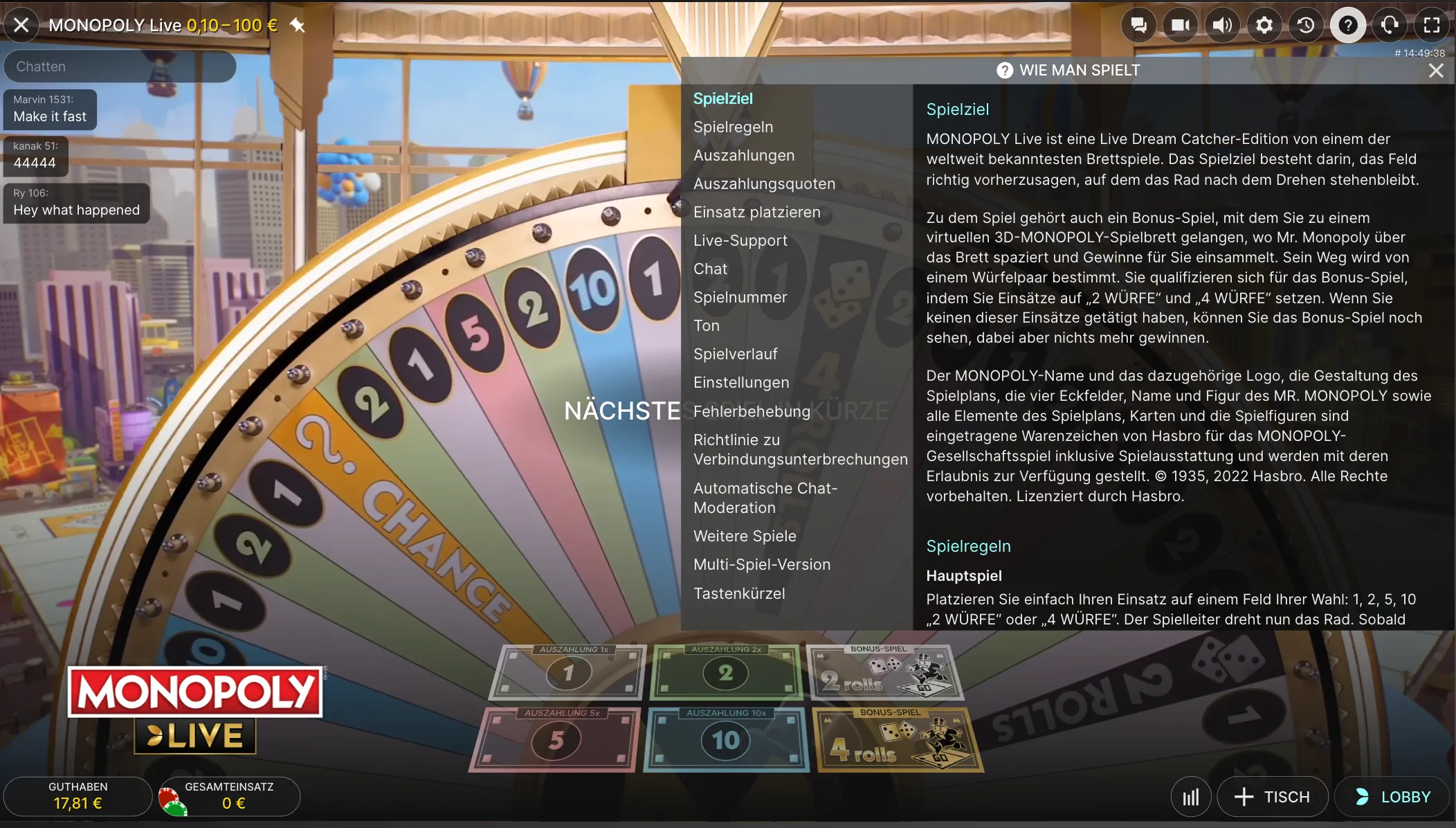Click the pushpin icon beside the game title
Viewport: 1456px width, 828px height.
pyautogui.click(x=298, y=25)
